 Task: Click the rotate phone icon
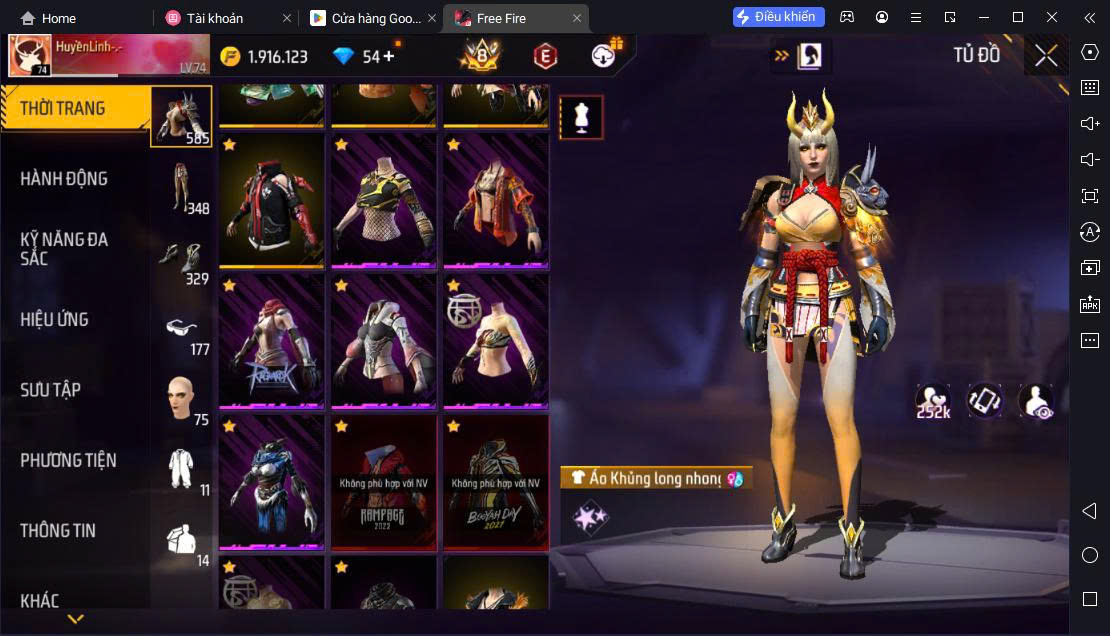pos(985,402)
